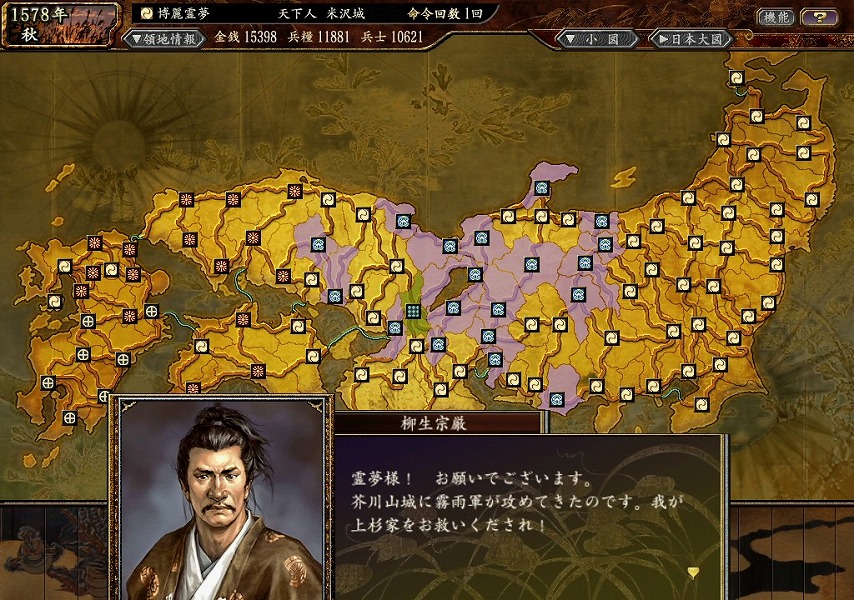
Task: Open the 機能 function menu
Action: 774,17
